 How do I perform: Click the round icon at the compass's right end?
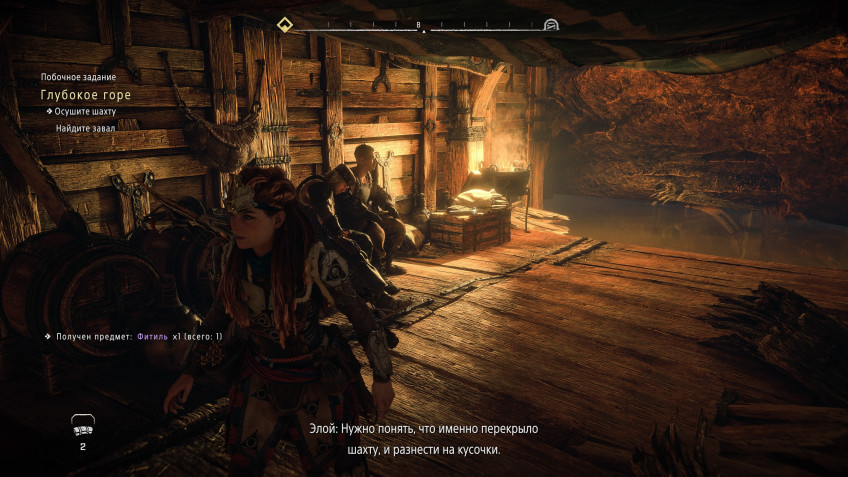click(x=551, y=24)
